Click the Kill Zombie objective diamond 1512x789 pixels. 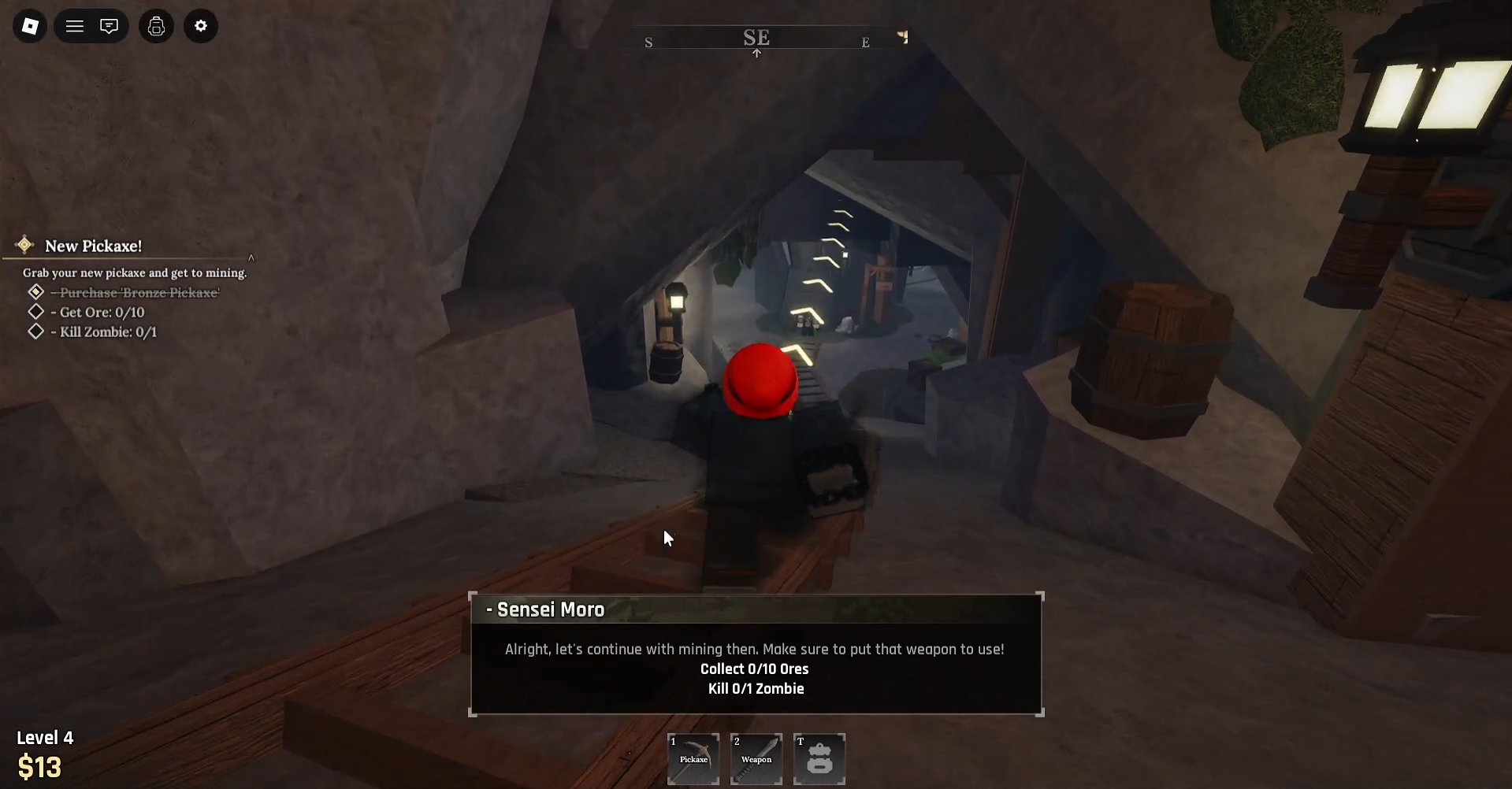(35, 331)
